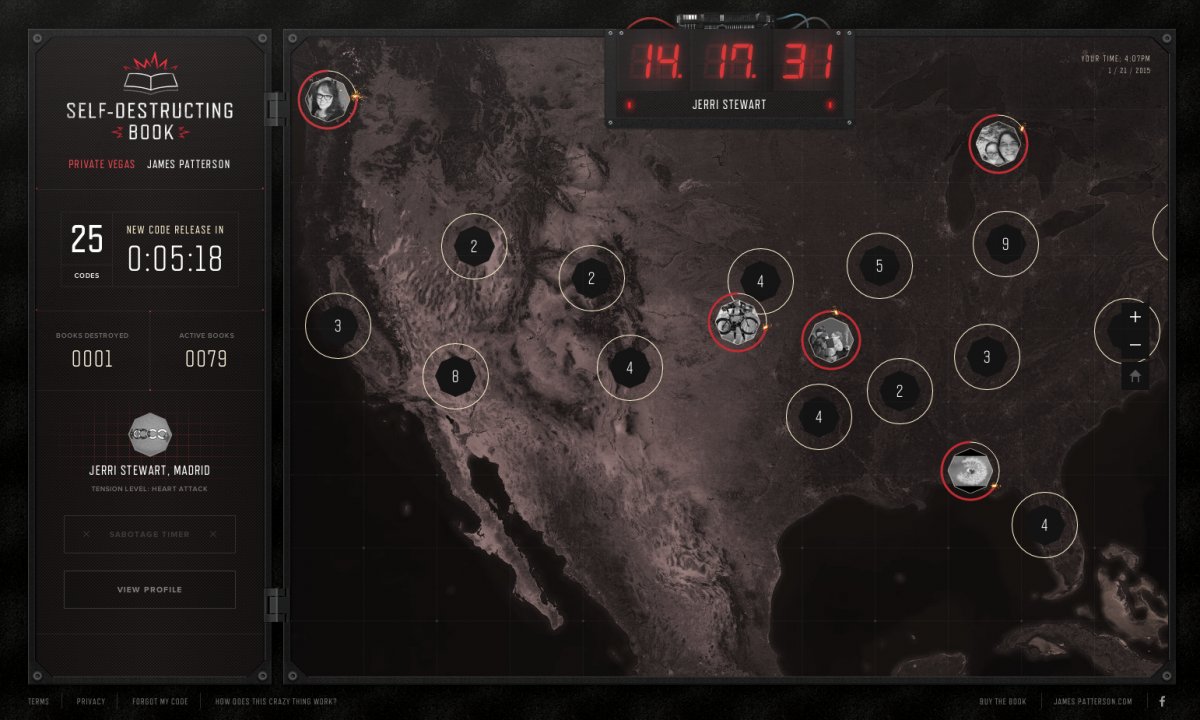Click the Self-Destructing Book logo
Image resolution: width=1200 pixels, height=720 pixels.
point(150,100)
